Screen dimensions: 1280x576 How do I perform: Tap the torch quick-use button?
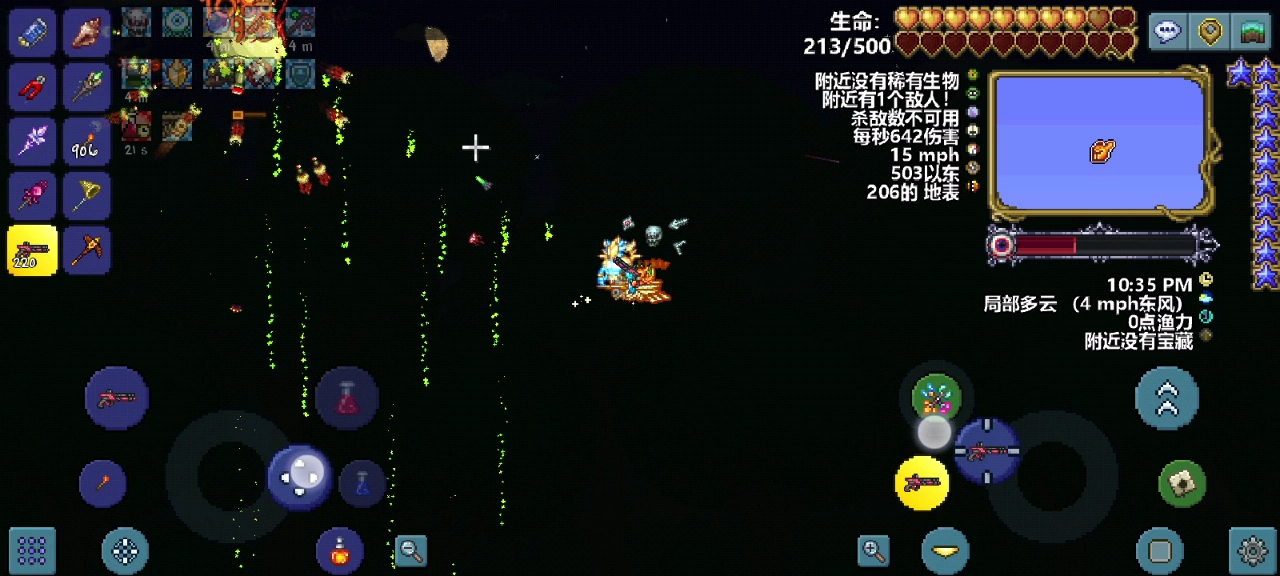click(103, 483)
